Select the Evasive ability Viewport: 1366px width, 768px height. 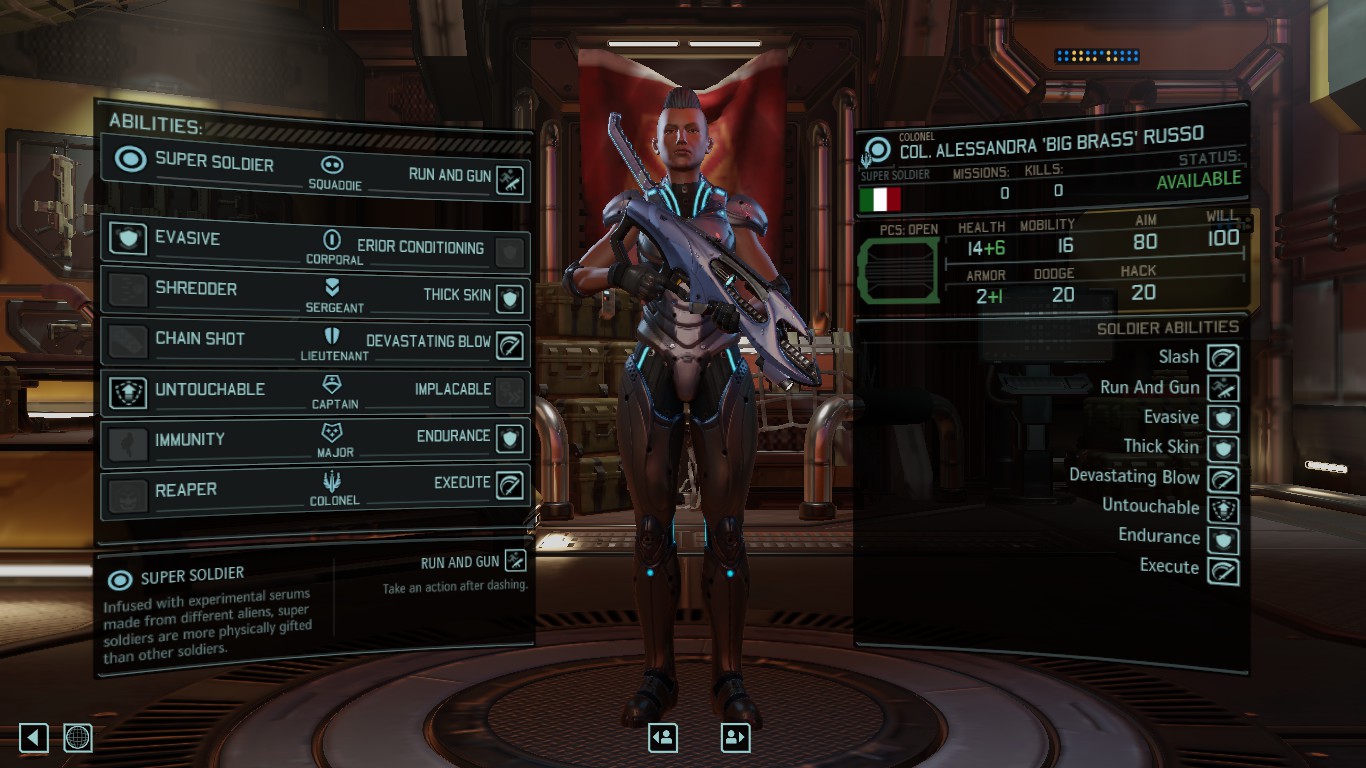(x=128, y=239)
